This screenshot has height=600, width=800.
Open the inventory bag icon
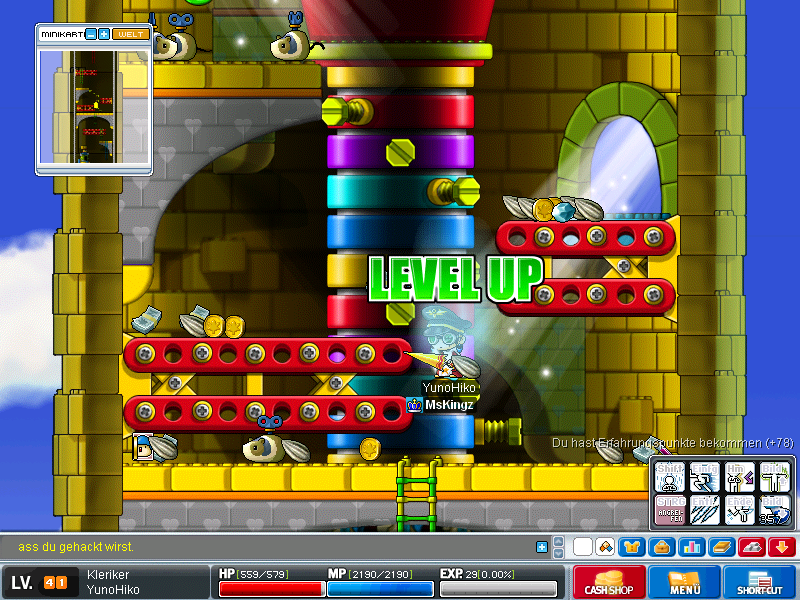coord(661,547)
